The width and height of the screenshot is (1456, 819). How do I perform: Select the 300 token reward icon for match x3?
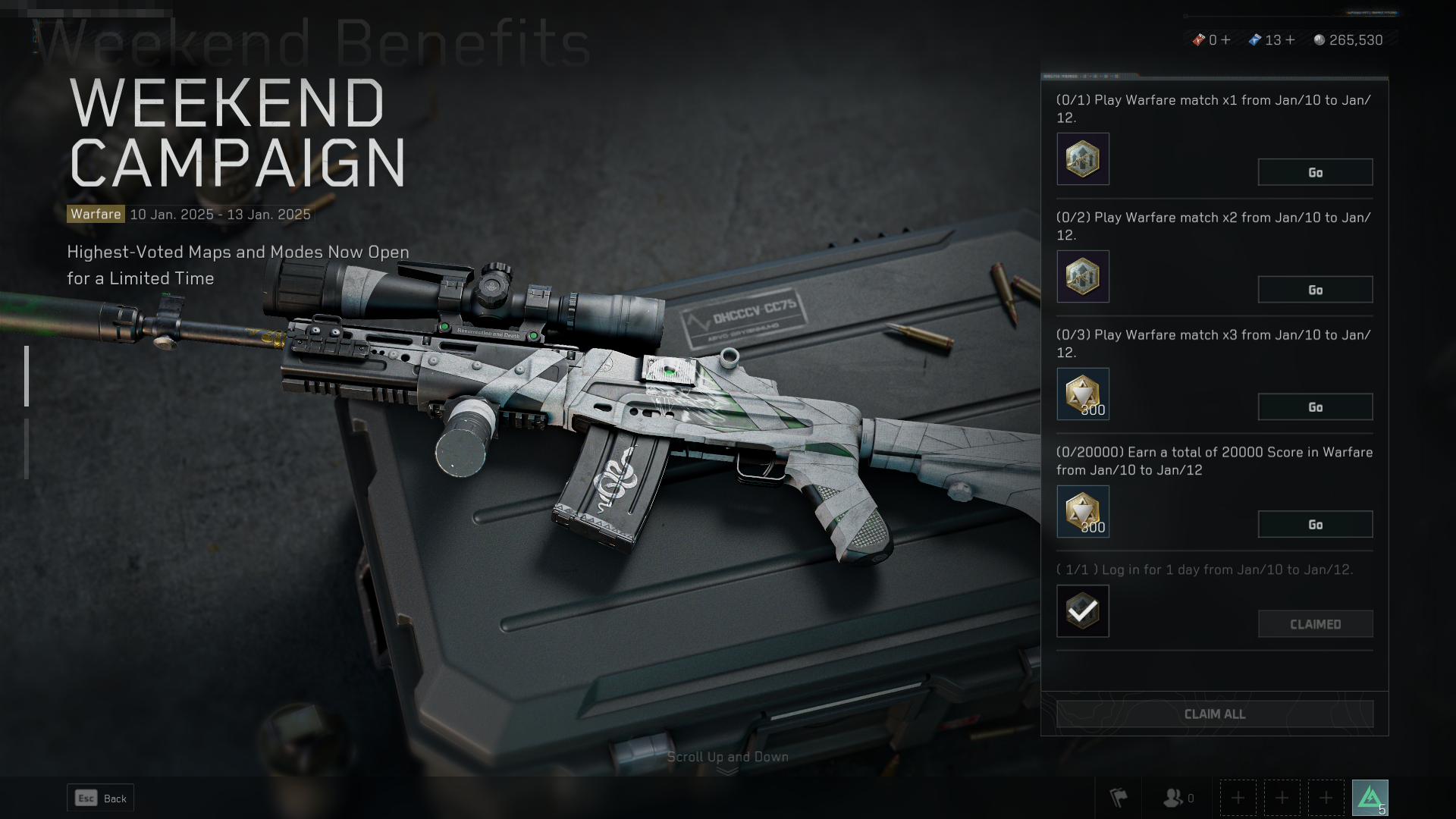[x=1082, y=394]
